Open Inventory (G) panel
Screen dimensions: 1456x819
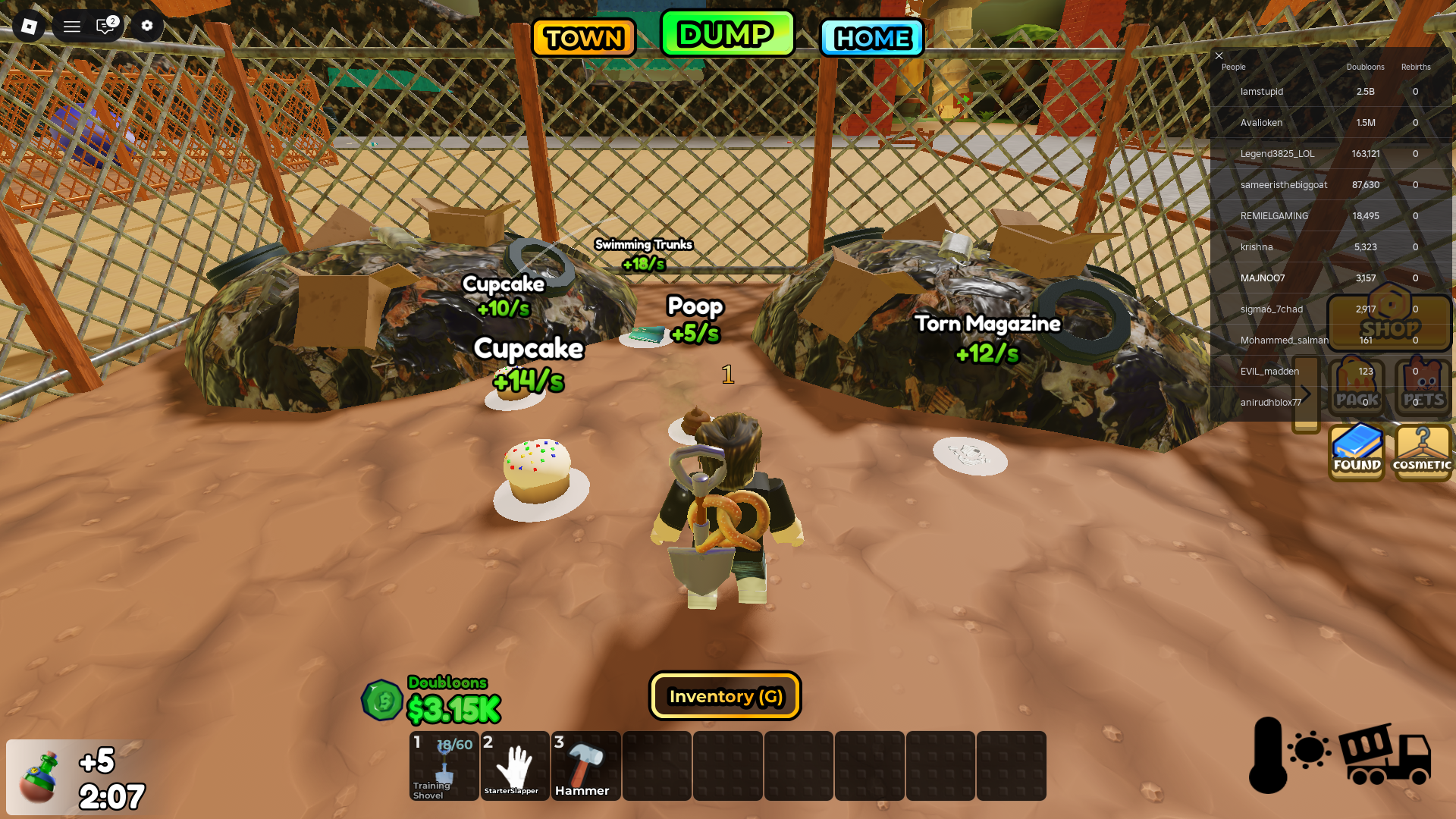(725, 696)
